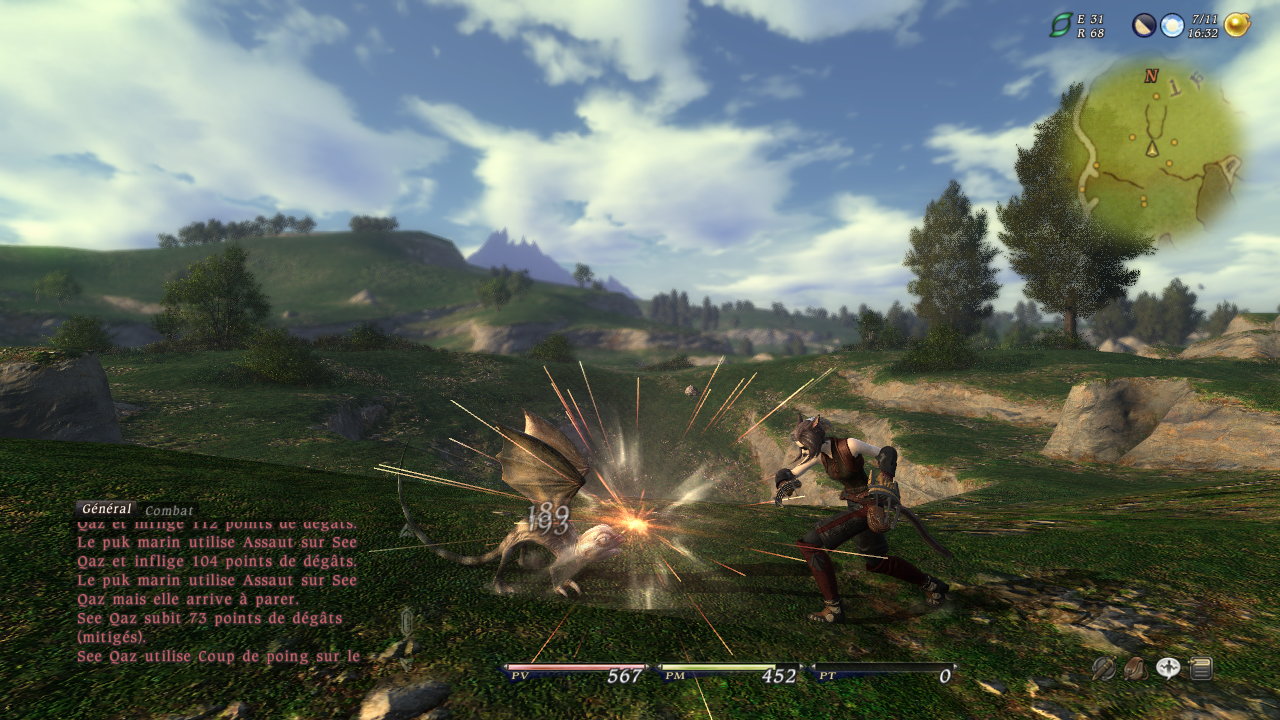Click the sunny weather icon
The height and width of the screenshot is (720, 1280).
[x=1172, y=25]
